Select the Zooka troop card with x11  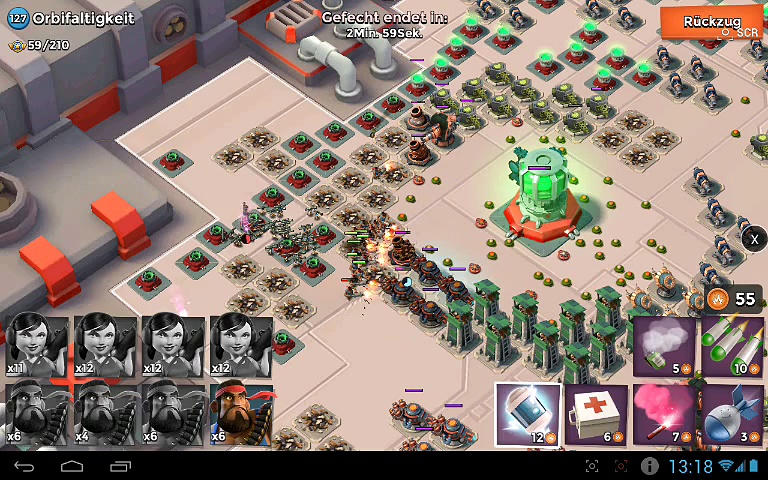point(37,346)
